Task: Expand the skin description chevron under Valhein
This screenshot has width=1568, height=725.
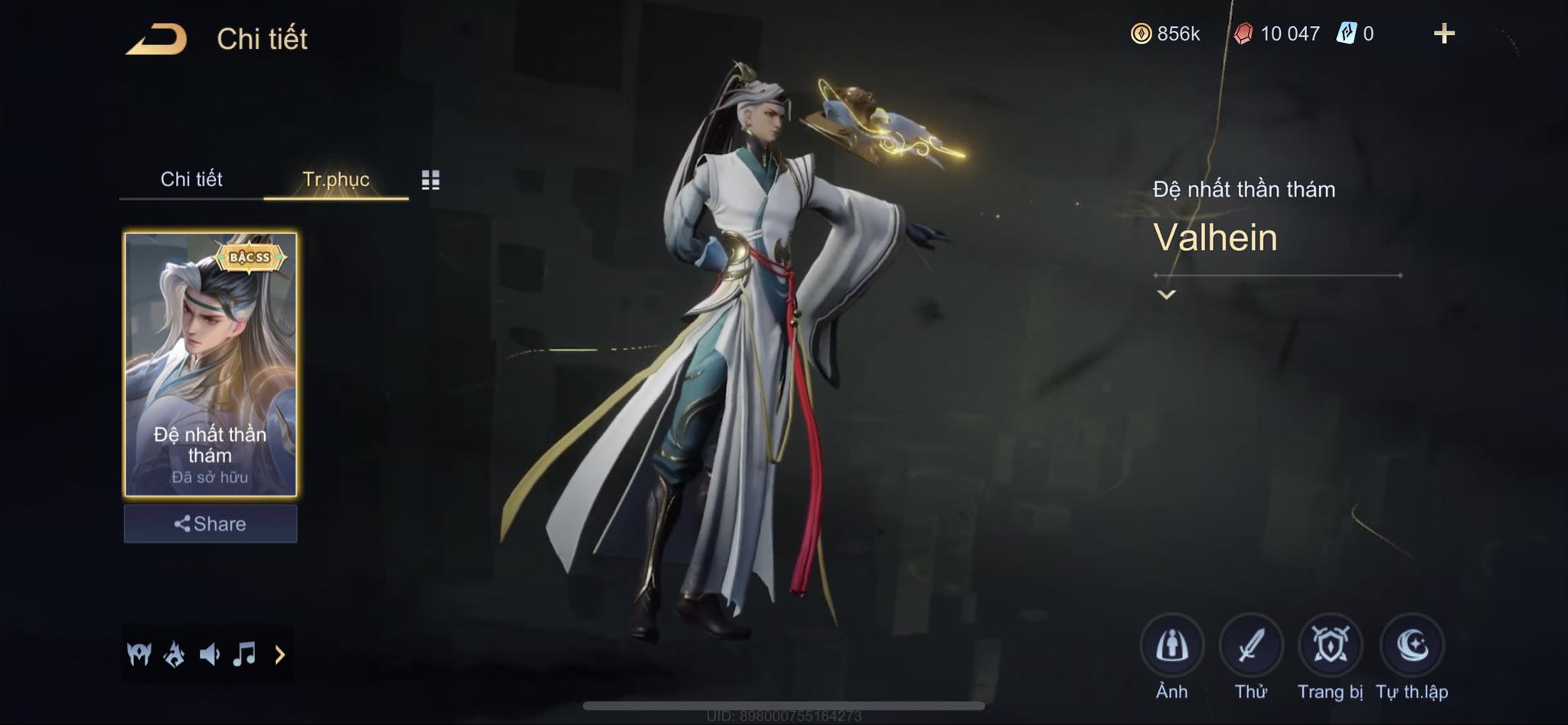Action: [x=1166, y=295]
